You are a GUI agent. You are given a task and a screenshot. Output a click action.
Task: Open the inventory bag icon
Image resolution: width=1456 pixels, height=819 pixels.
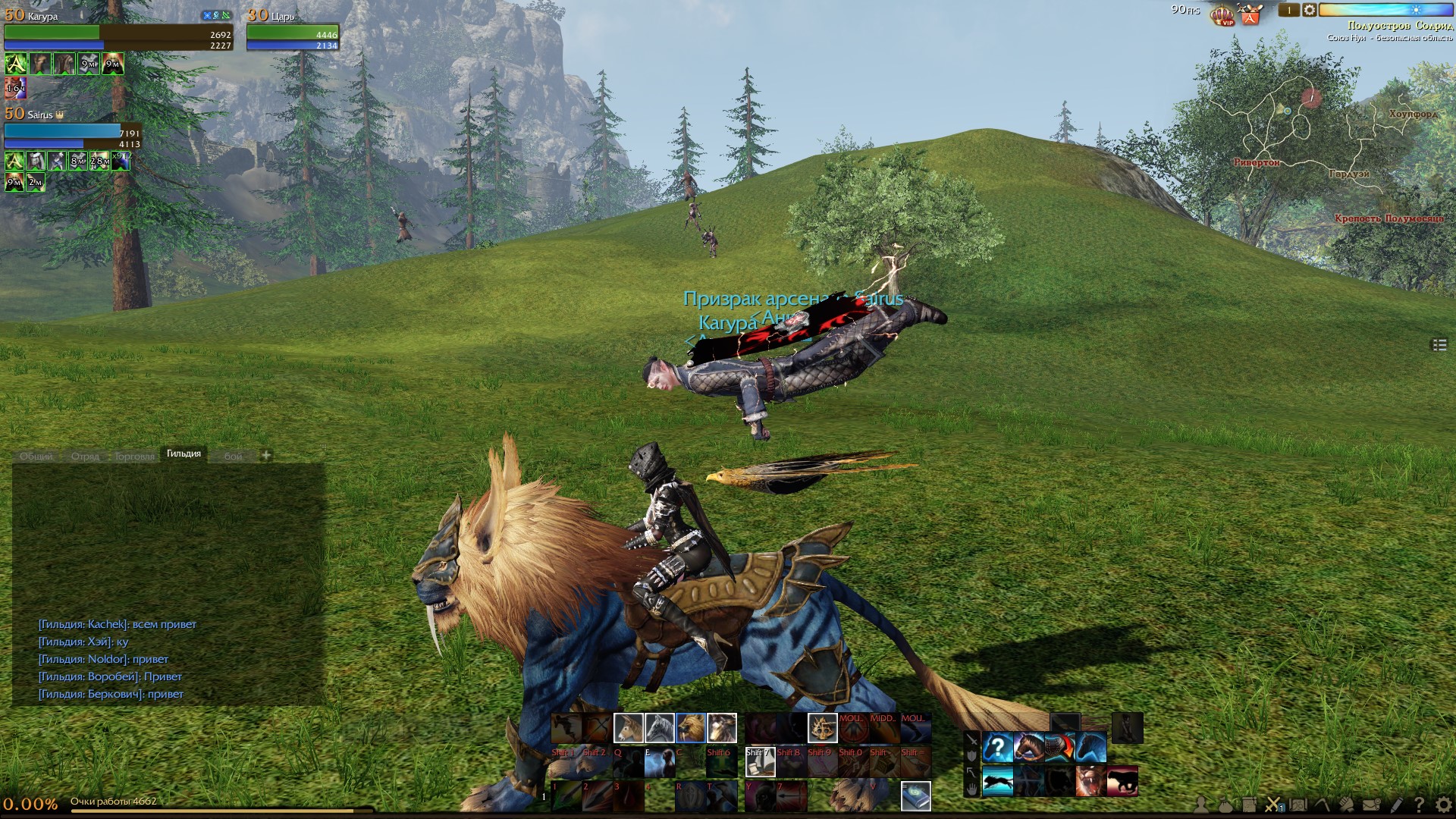(x=1225, y=805)
